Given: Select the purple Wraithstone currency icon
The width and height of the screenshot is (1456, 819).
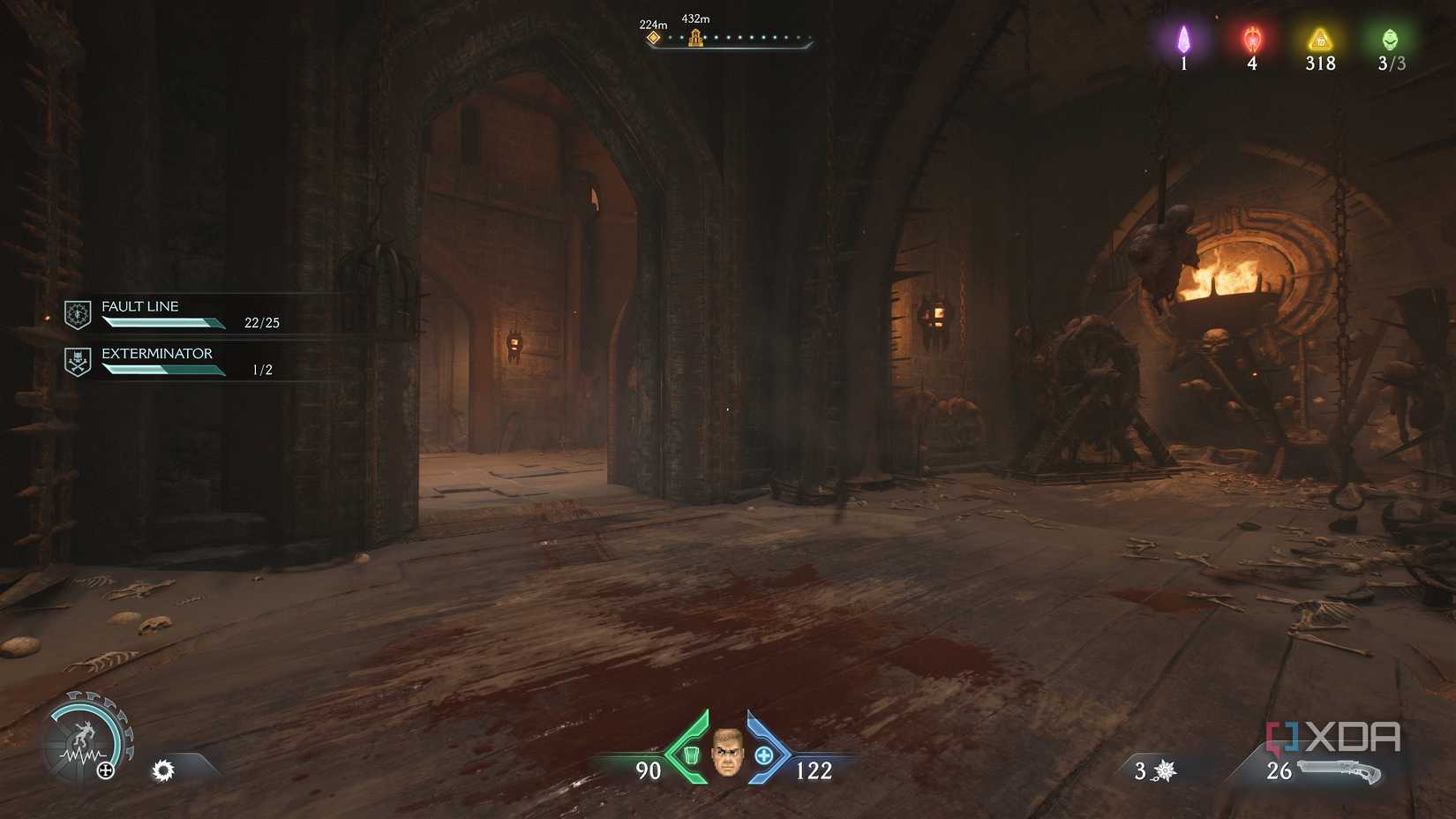Looking at the screenshot, I should click(x=1182, y=39).
